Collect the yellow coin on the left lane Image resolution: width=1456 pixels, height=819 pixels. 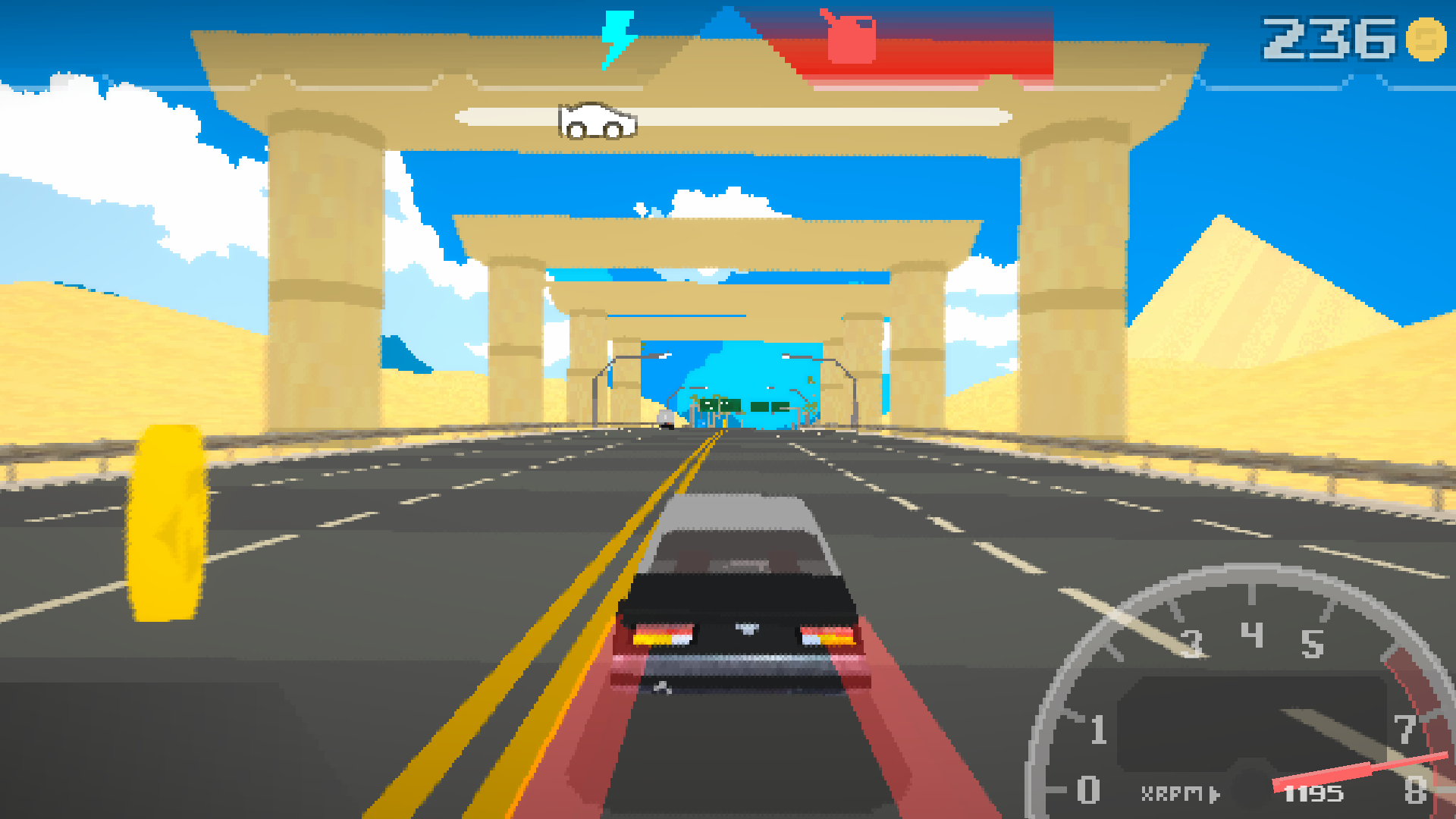point(168,522)
